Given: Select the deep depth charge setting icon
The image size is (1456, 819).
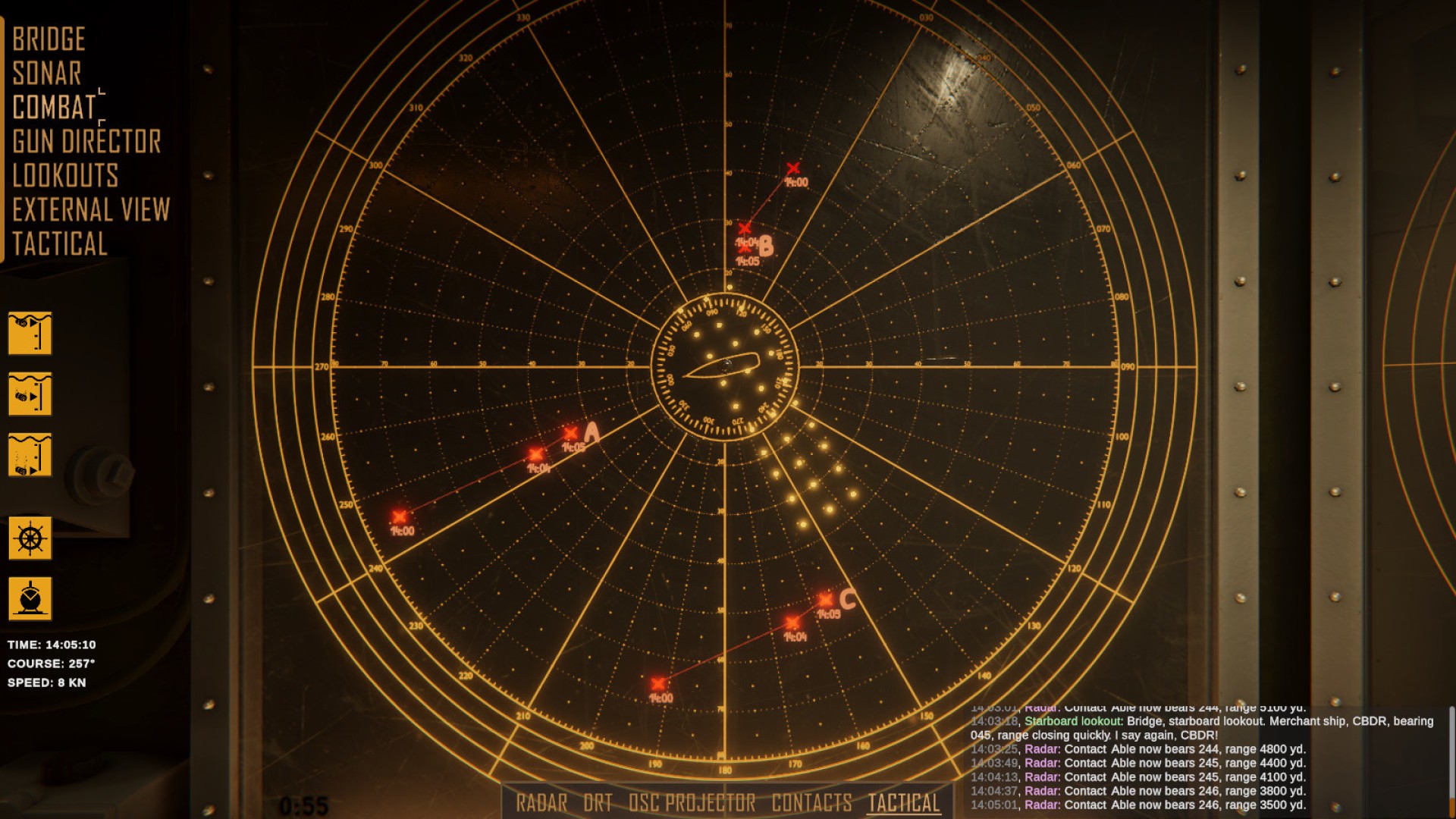Looking at the screenshot, I should coord(30,455).
